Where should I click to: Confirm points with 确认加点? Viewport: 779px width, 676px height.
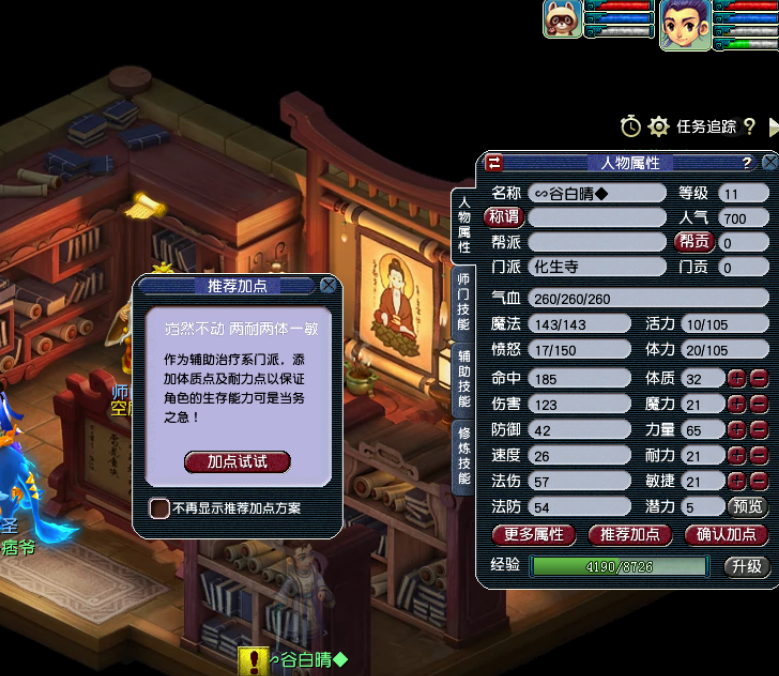pos(726,534)
